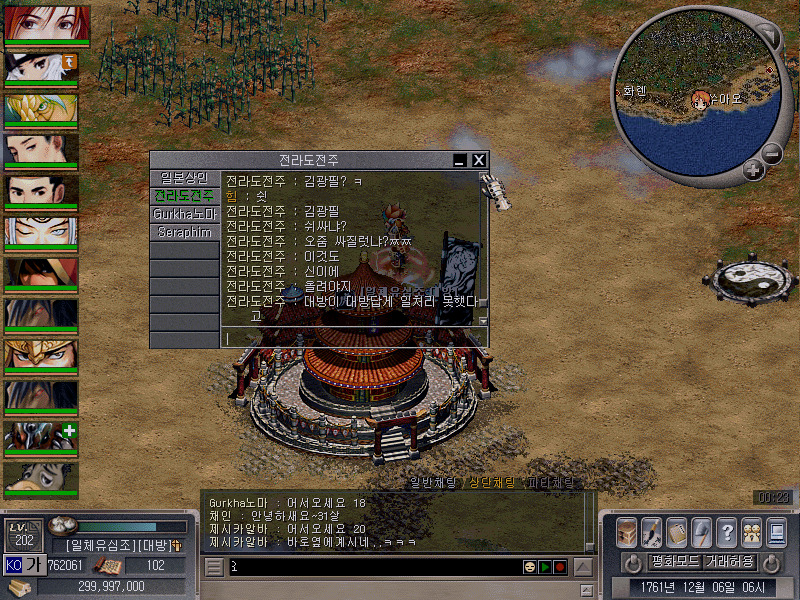Open the emoticon face button in chat bar
Screen dimensions: 800x600
pyautogui.click(x=529, y=567)
